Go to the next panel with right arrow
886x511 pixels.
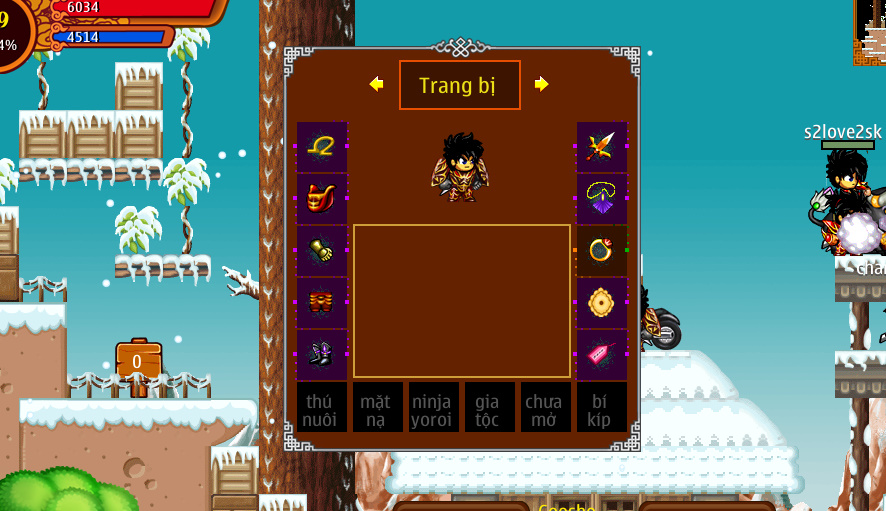(x=541, y=84)
